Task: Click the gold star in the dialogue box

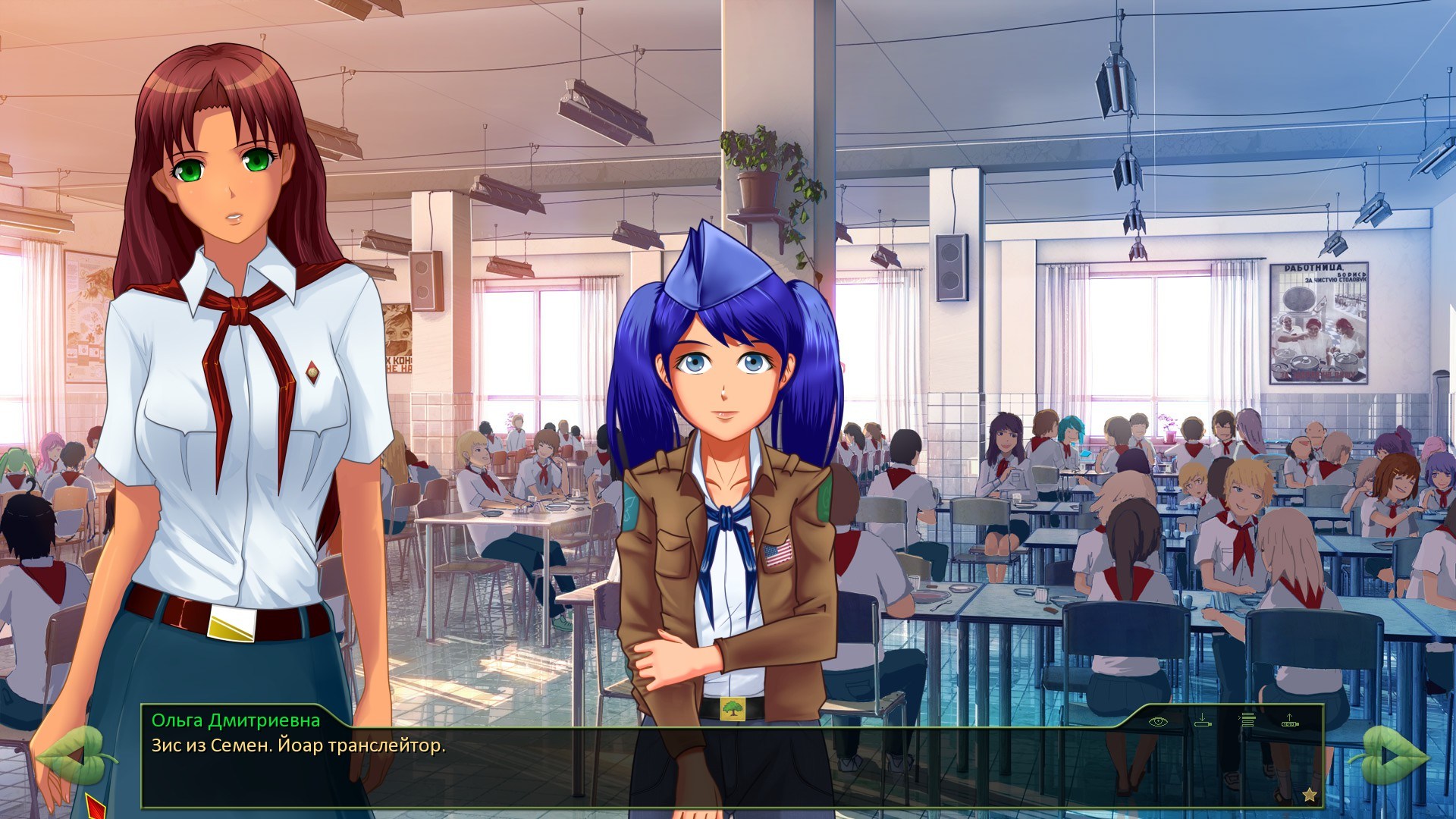Action: tap(1309, 794)
